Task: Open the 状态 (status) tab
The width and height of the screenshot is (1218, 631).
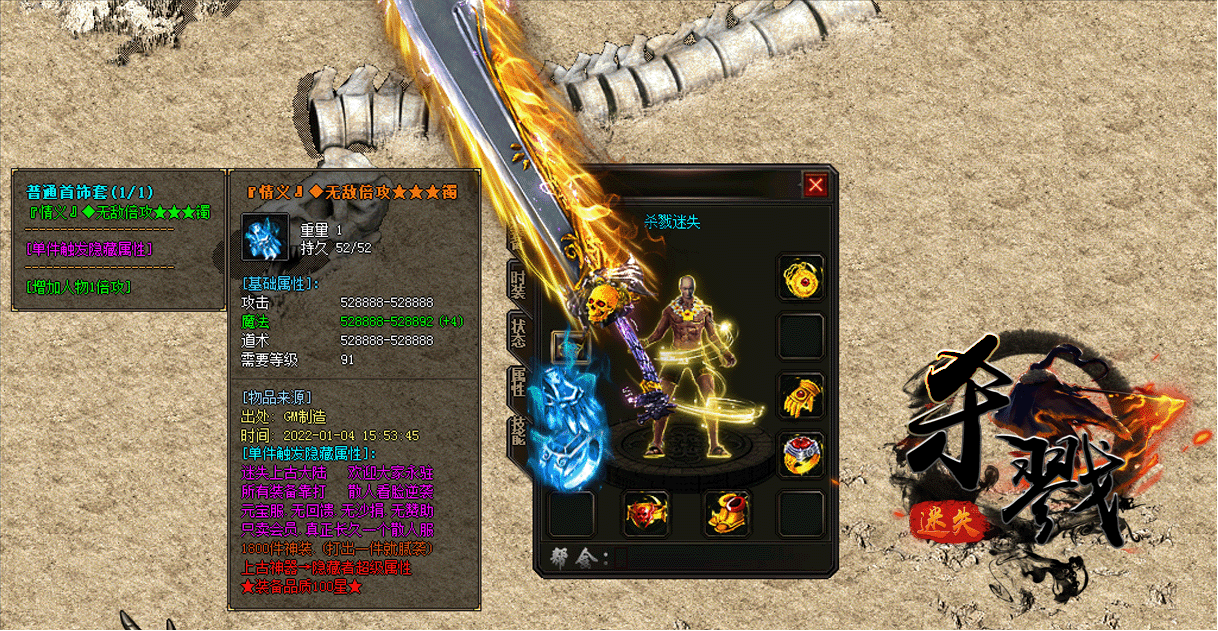Action: pos(518,333)
